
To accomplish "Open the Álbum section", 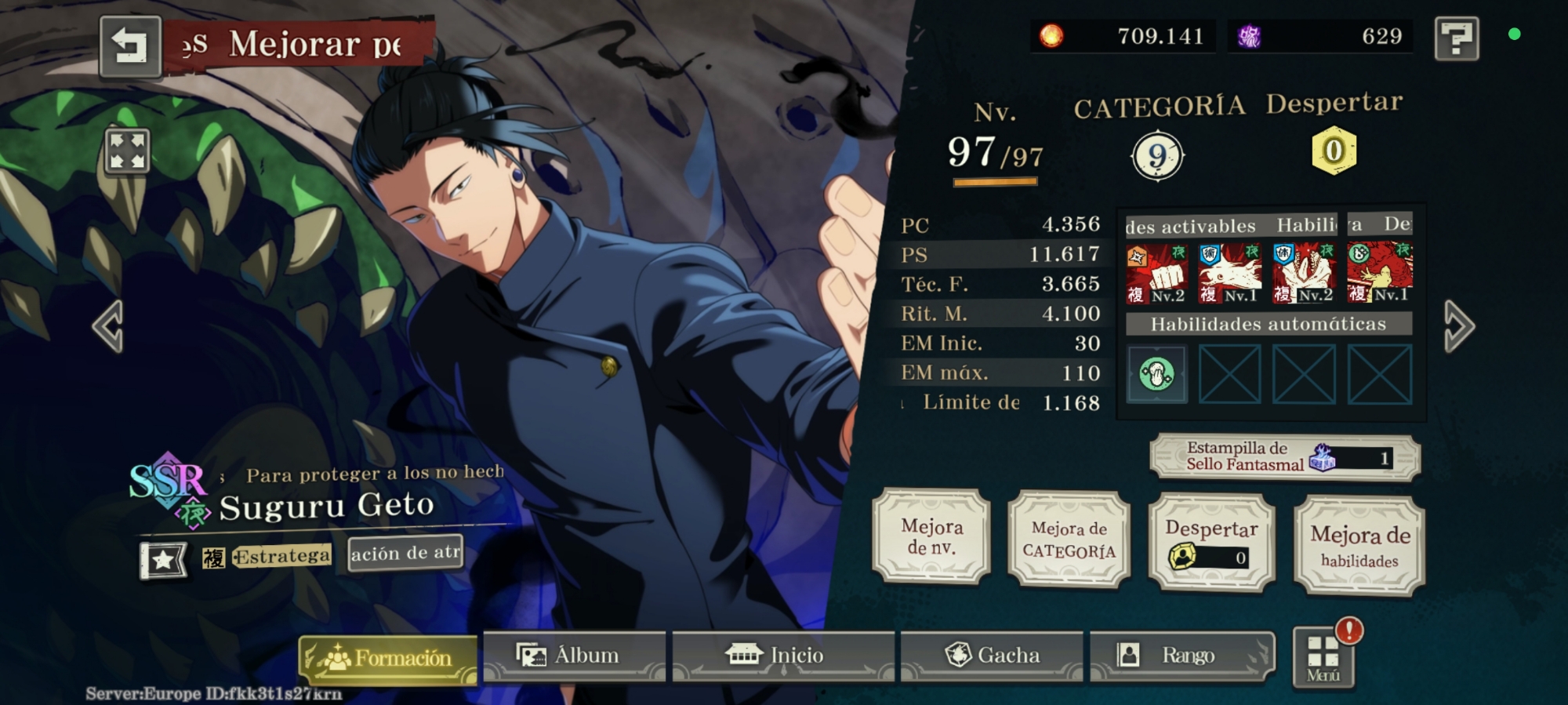I will (573, 656).
